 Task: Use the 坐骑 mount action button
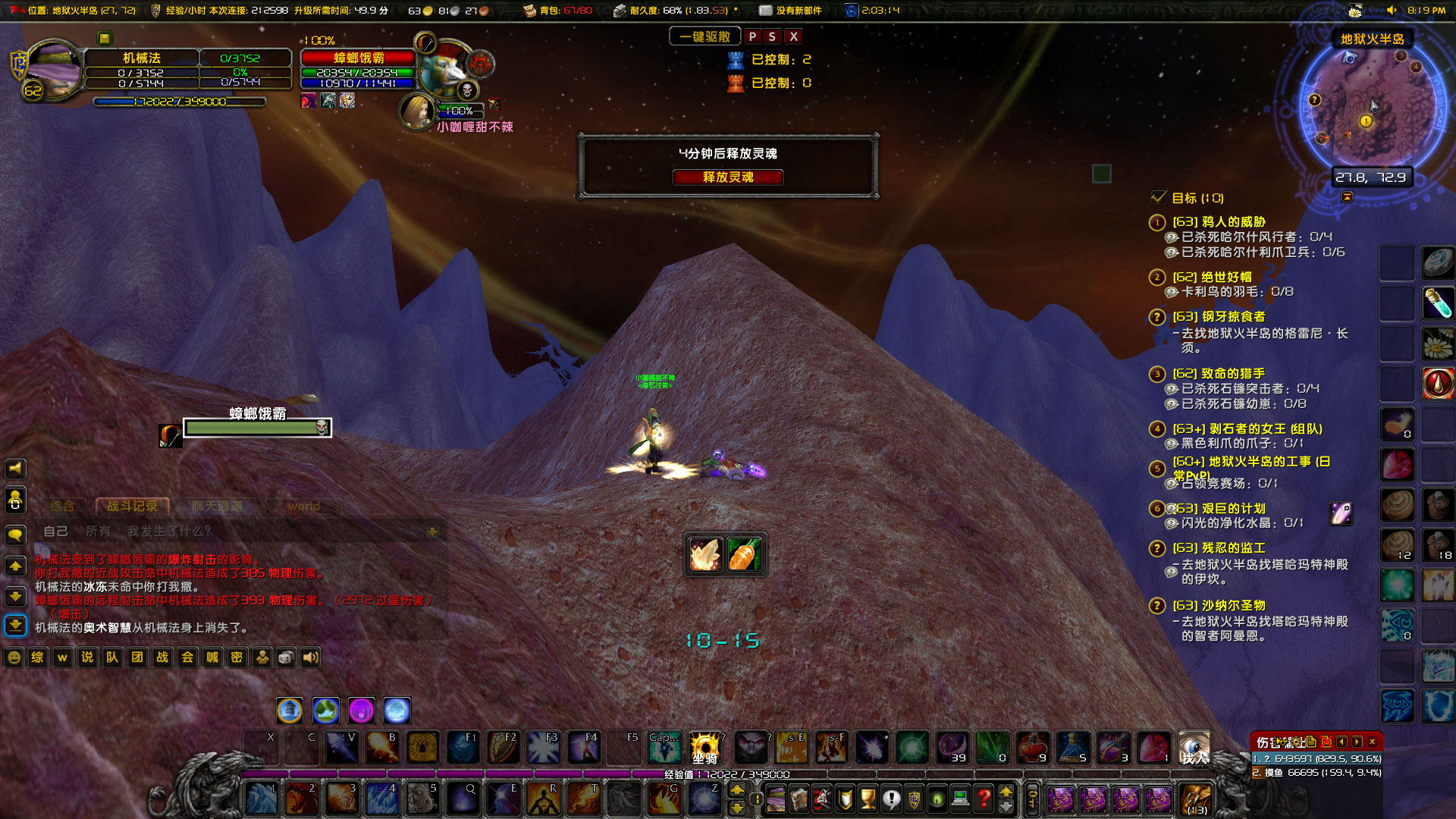[704, 747]
